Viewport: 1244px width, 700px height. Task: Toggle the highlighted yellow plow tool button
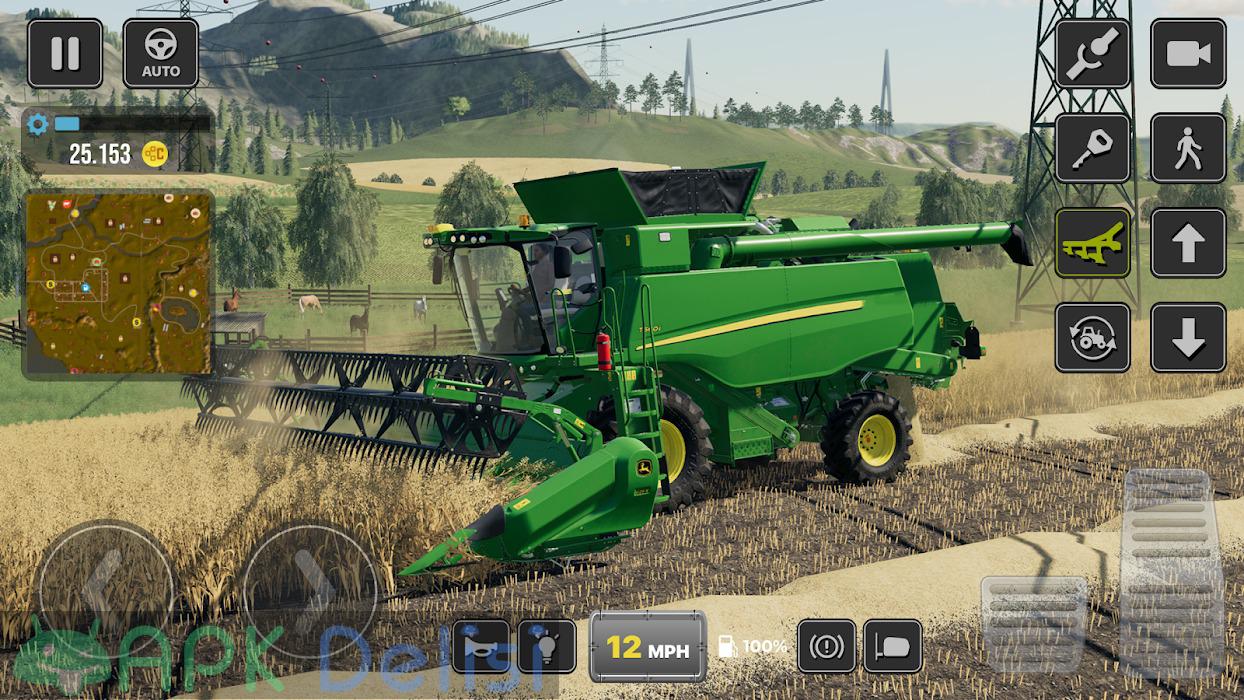coord(1092,243)
